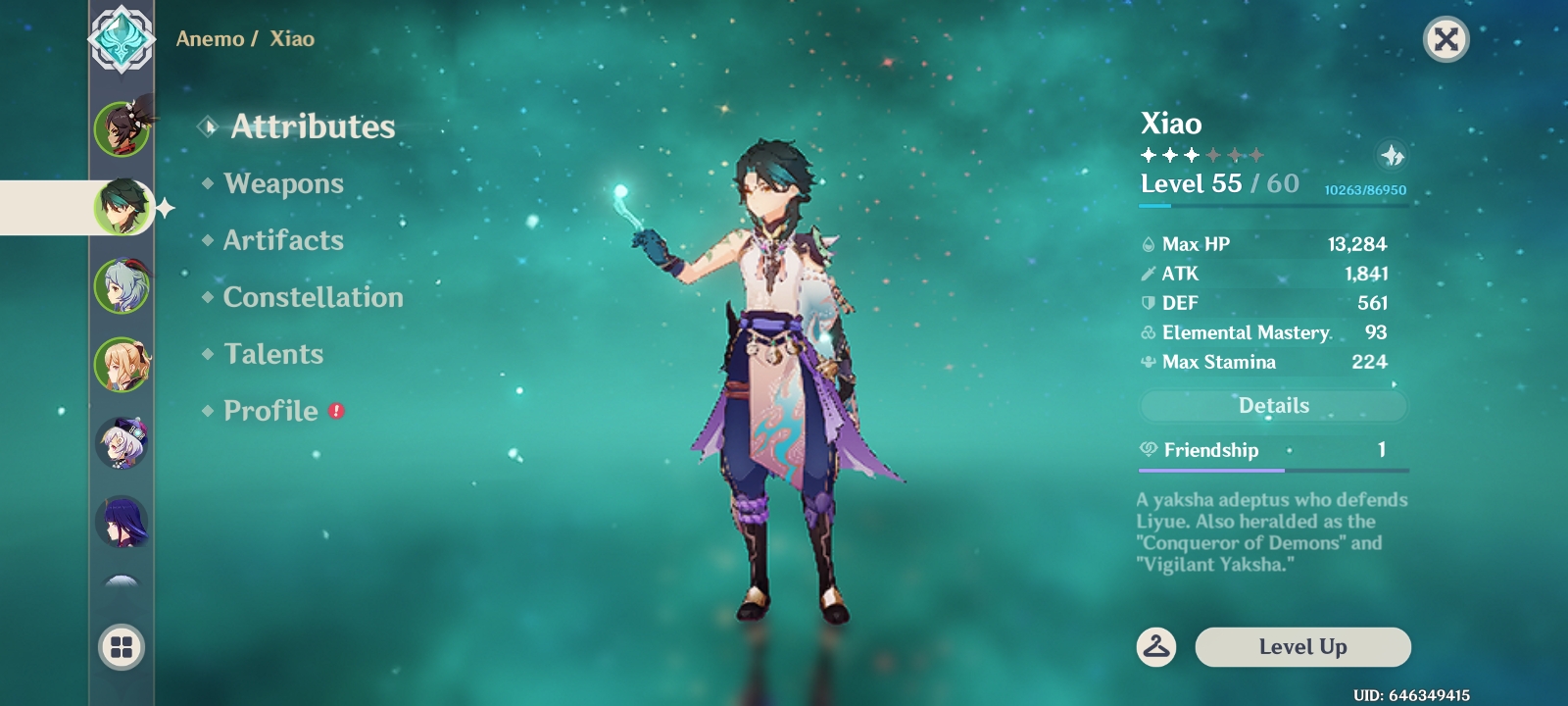Select Xiao's portrait in the character sidebar
The image size is (1568, 706).
pyautogui.click(x=122, y=209)
